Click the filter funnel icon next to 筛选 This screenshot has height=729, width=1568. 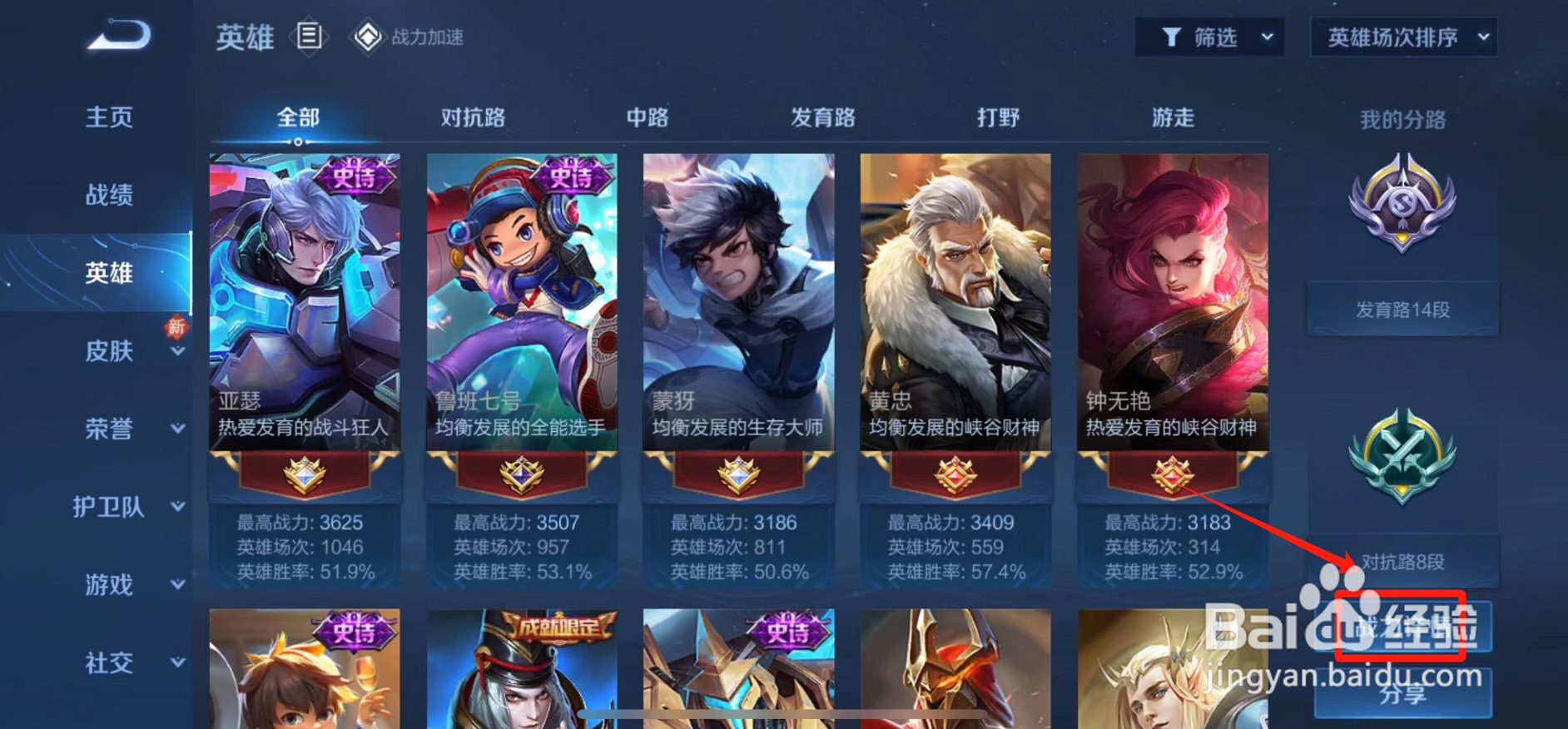coord(1172,37)
